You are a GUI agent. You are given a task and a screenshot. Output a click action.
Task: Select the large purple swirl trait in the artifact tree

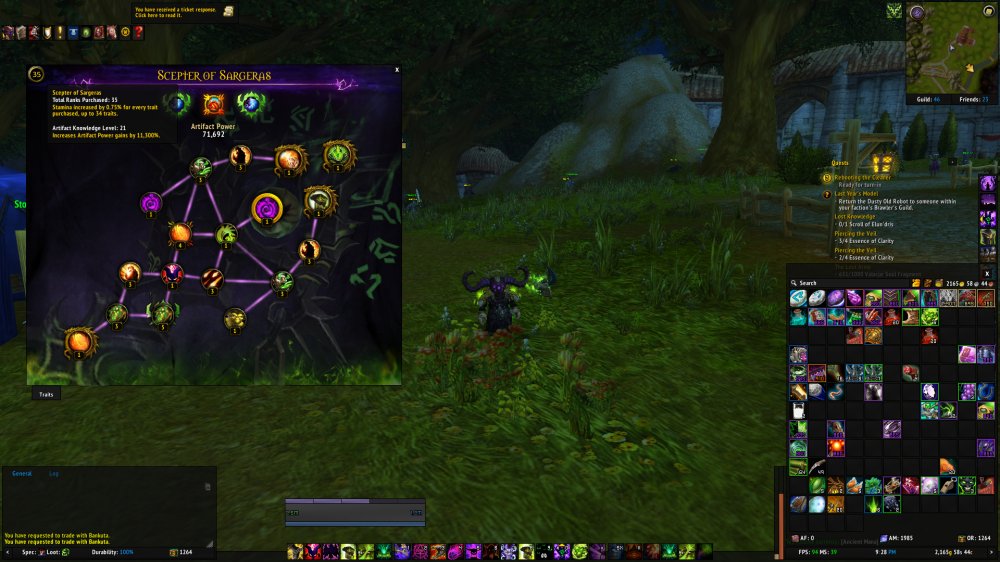(267, 208)
